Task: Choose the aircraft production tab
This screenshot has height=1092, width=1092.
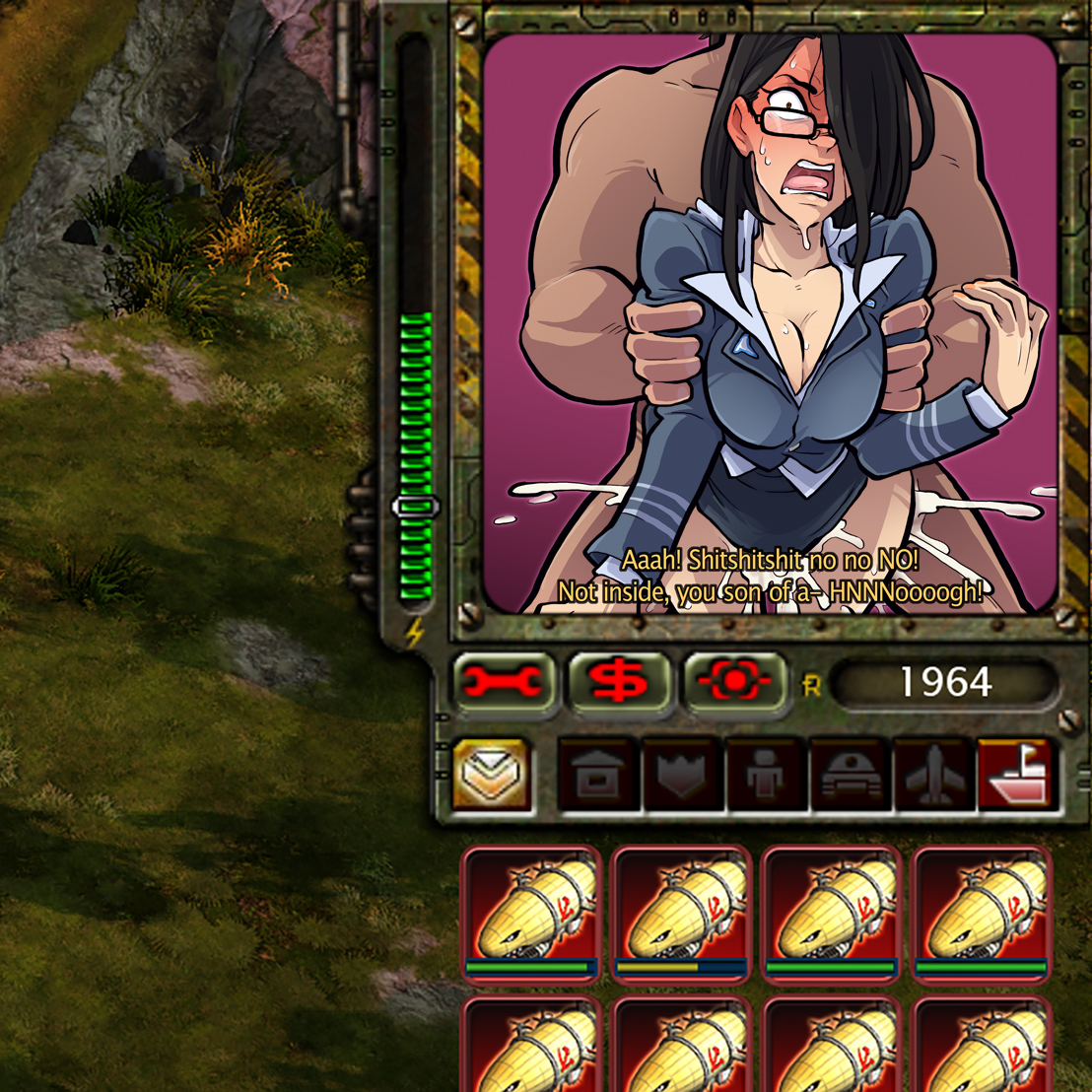Action: (x=933, y=776)
